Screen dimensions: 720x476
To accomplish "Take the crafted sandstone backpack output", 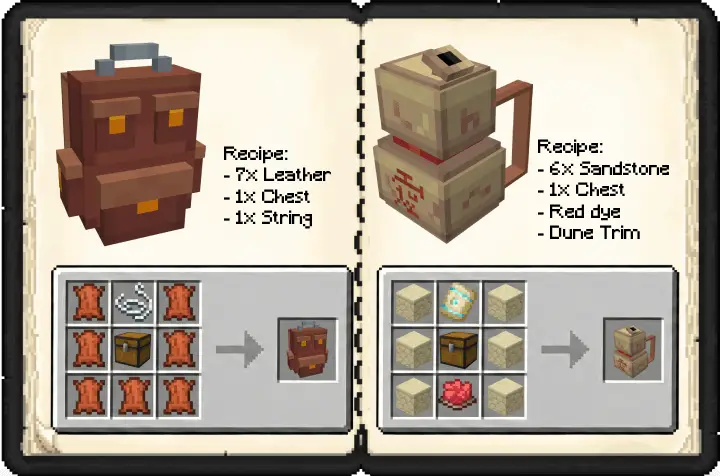I will (632, 349).
